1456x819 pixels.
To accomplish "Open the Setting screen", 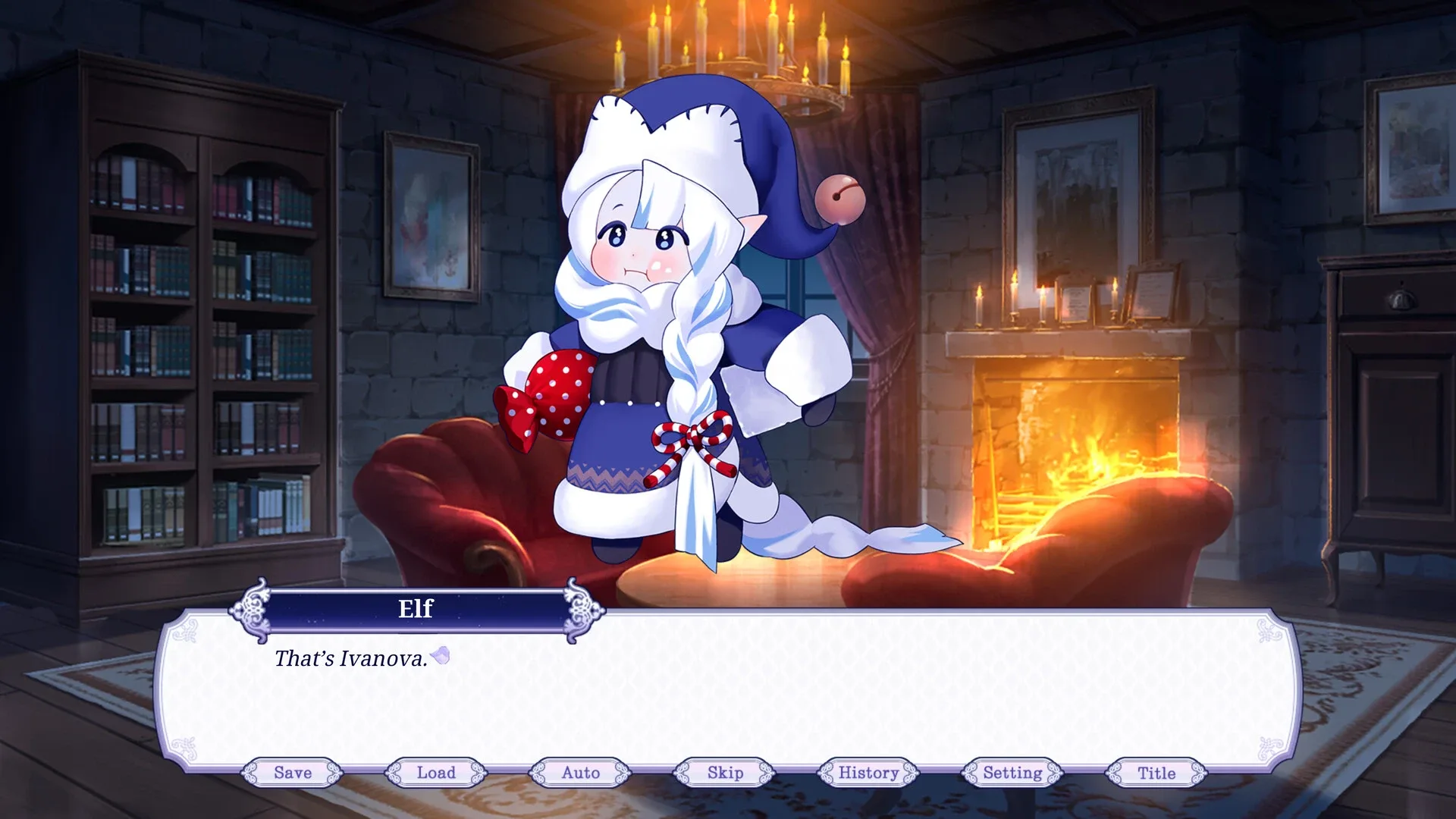I will [x=1012, y=773].
